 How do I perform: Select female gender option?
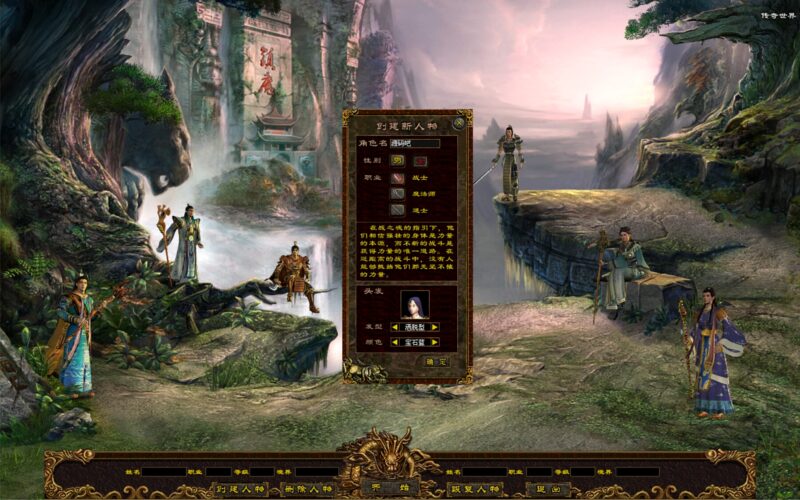tap(421, 159)
